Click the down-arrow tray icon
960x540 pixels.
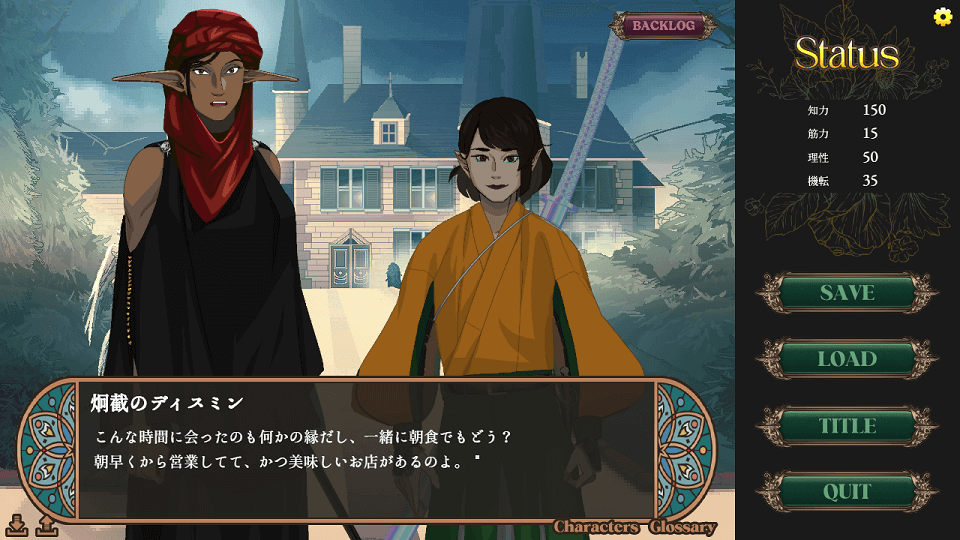(x=17, y=524)
